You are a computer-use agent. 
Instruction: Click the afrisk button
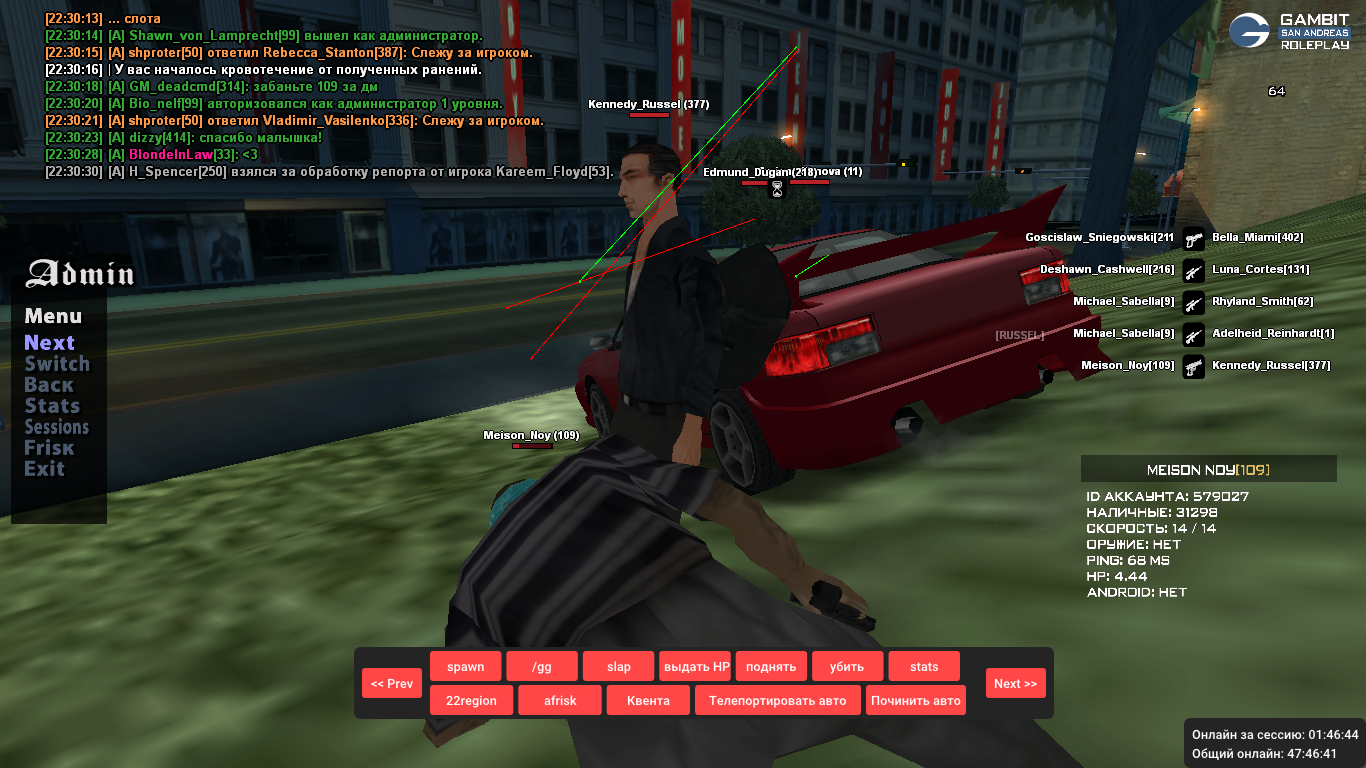click(560, 701)
